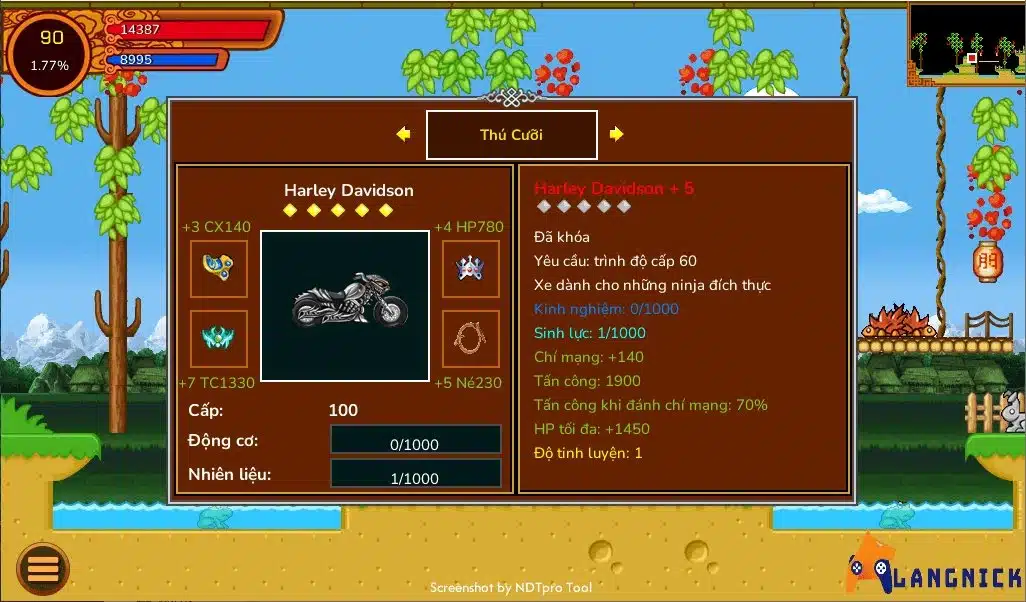Image resolution: width=1026 pixels, height=602 pixels.
Task: Go to next panel with right yellow arrow
Action: point(616,134)
